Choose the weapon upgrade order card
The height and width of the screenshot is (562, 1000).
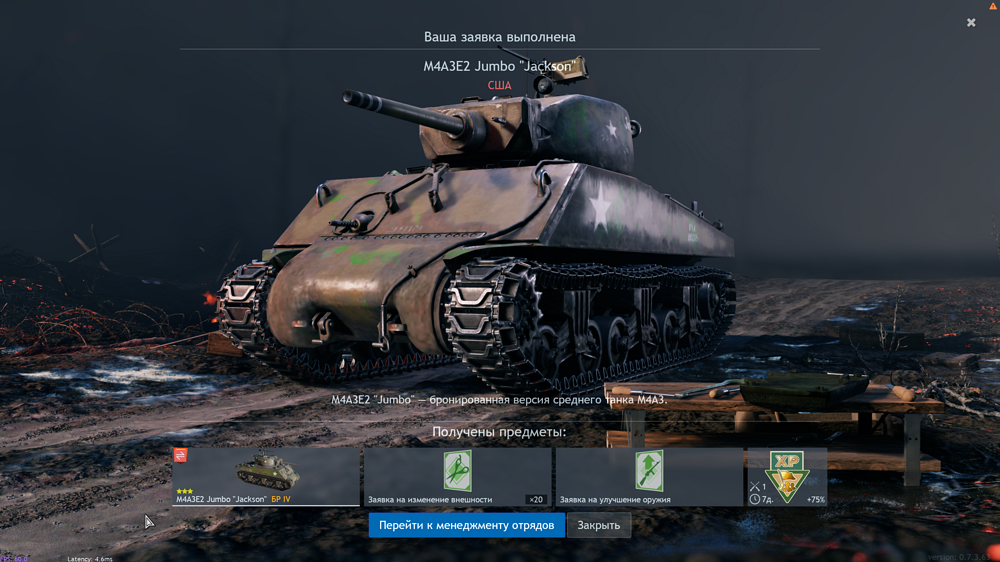tap(649, 476)
